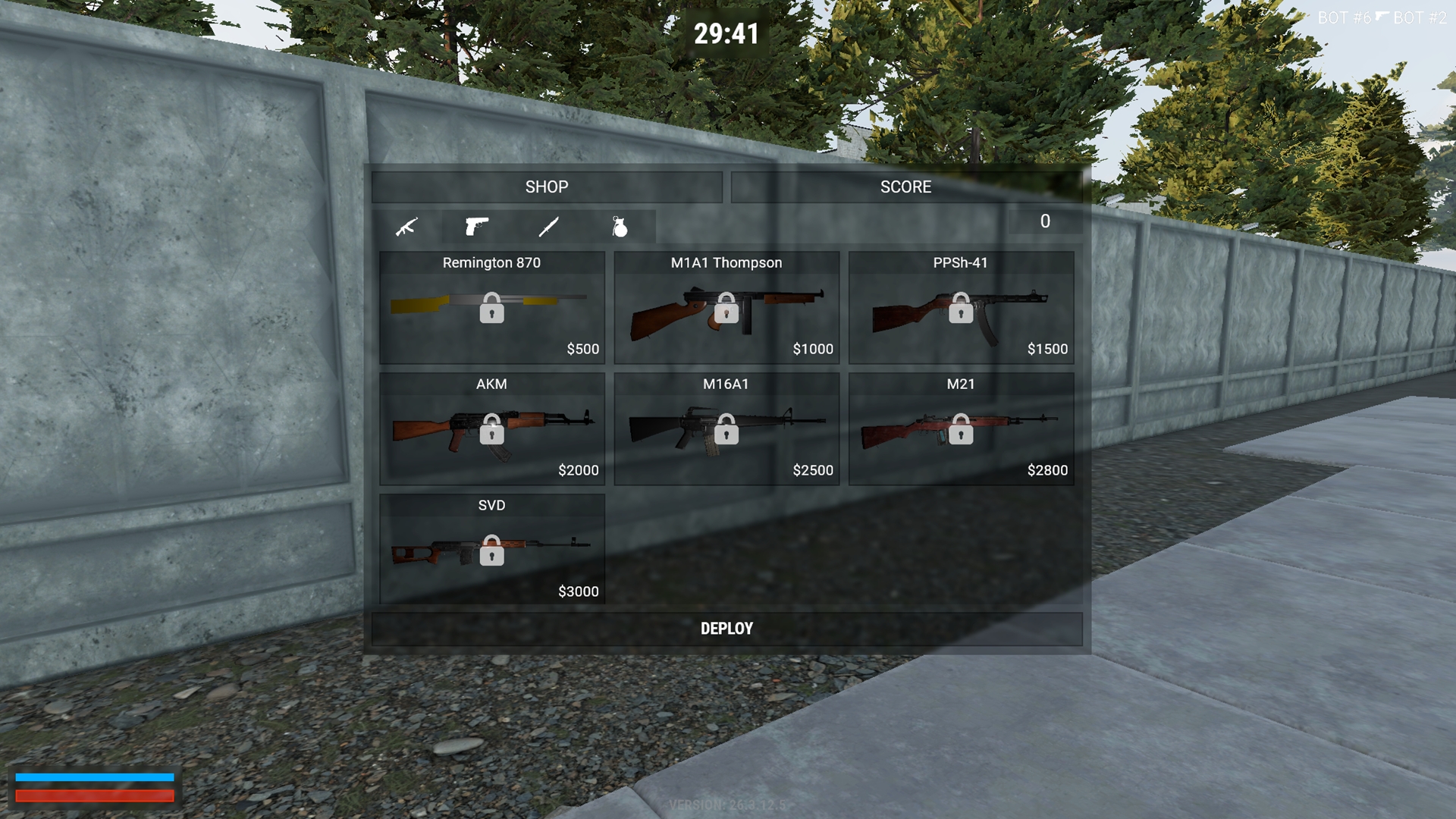The image size is (1456, 819).
Task: Purchase the PPSh-41 for $1500
Action: click(x=960, y=308)
